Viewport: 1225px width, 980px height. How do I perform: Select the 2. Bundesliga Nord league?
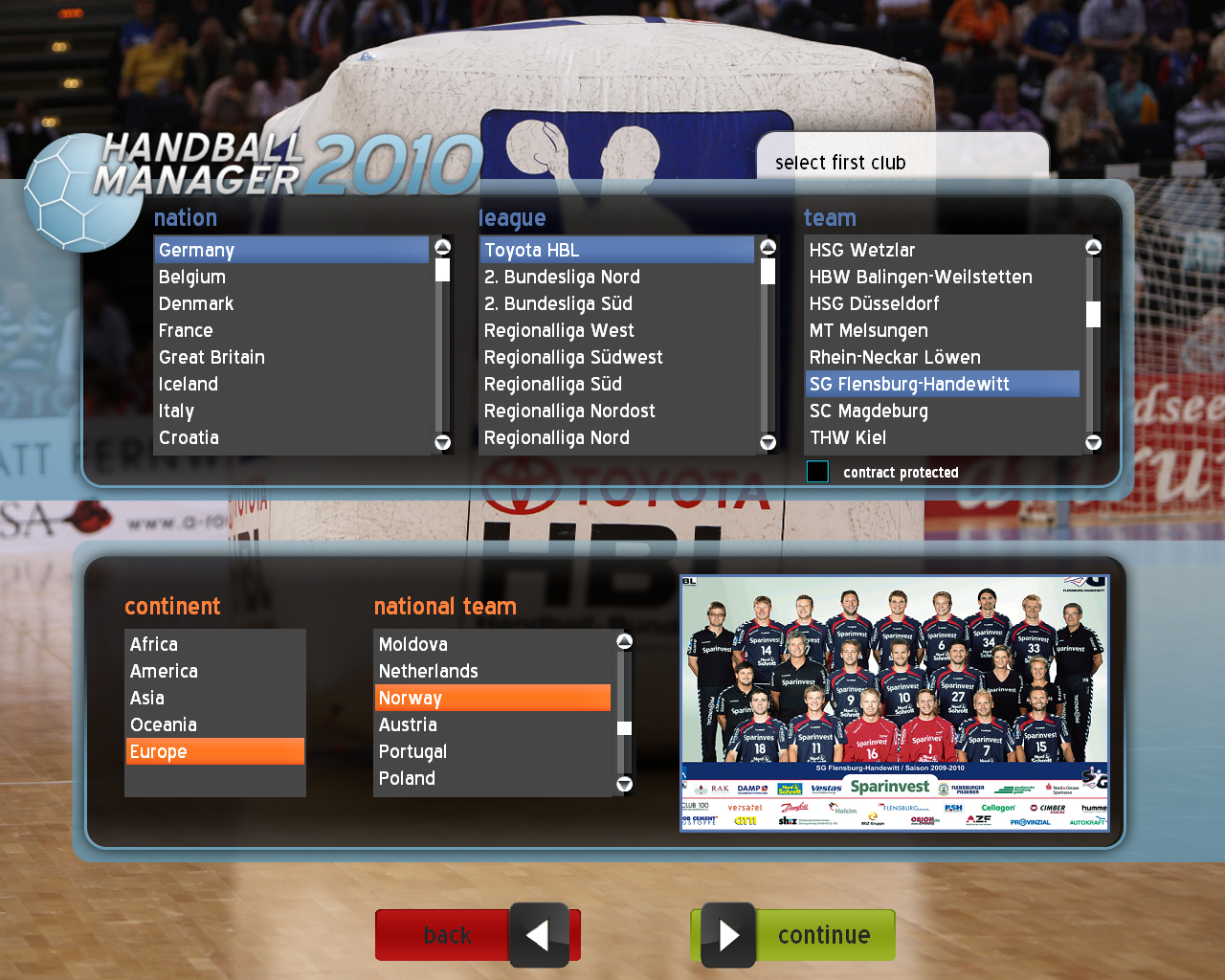562,277
